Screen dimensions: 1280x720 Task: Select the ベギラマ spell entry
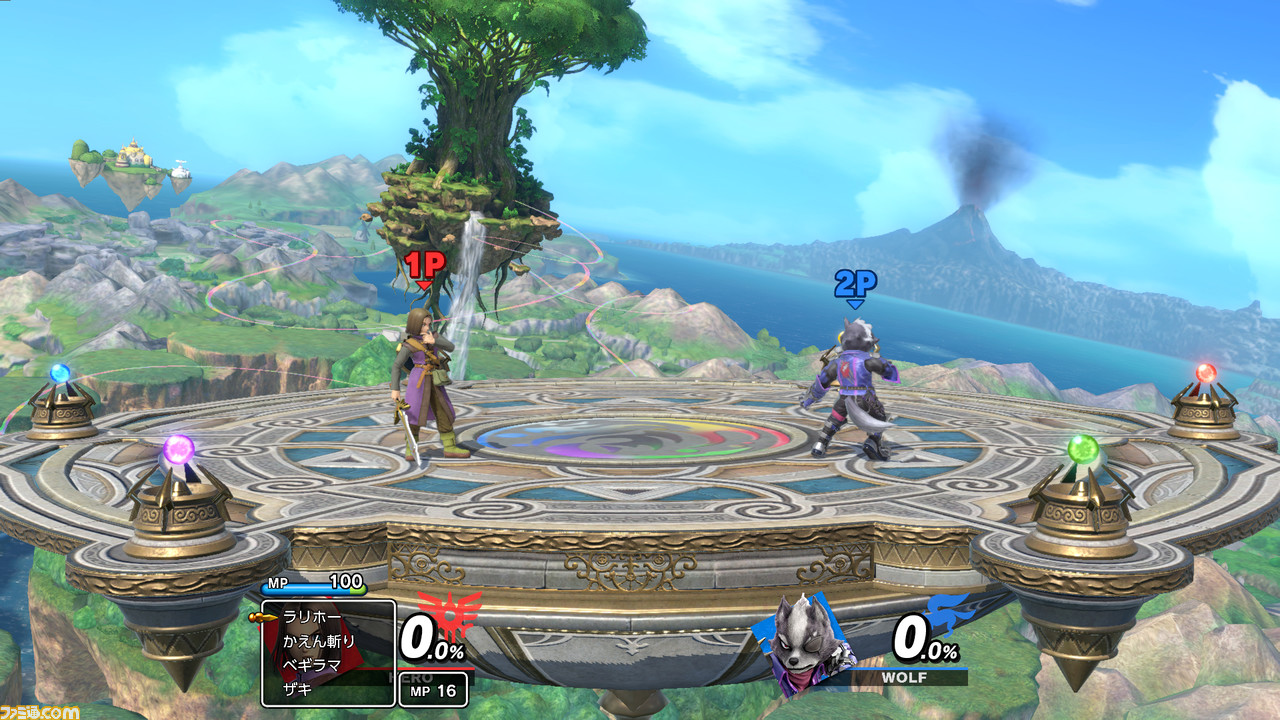pyautogui.click(x=312, y=664)
